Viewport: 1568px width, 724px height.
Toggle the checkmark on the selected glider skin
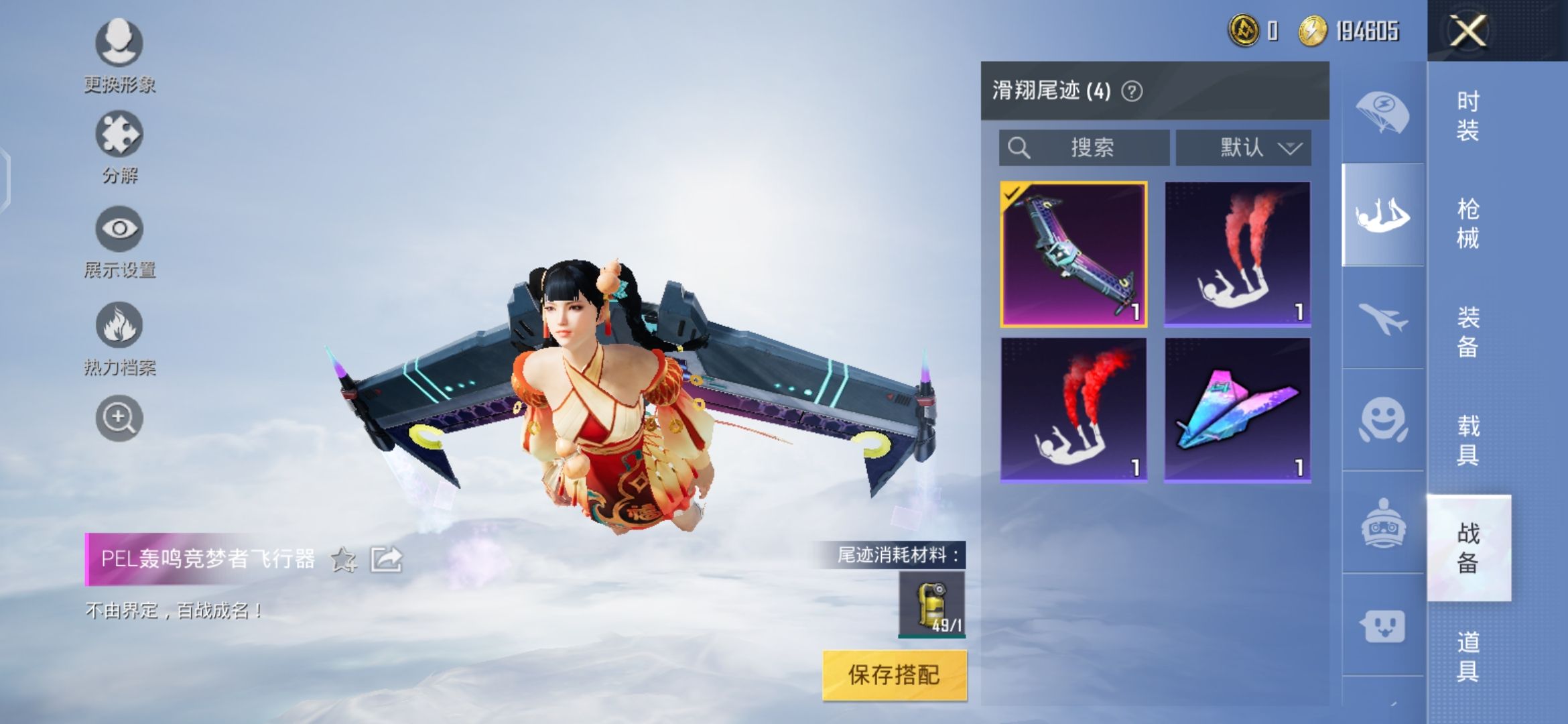pyautogui.click(x=1013, y=194)
